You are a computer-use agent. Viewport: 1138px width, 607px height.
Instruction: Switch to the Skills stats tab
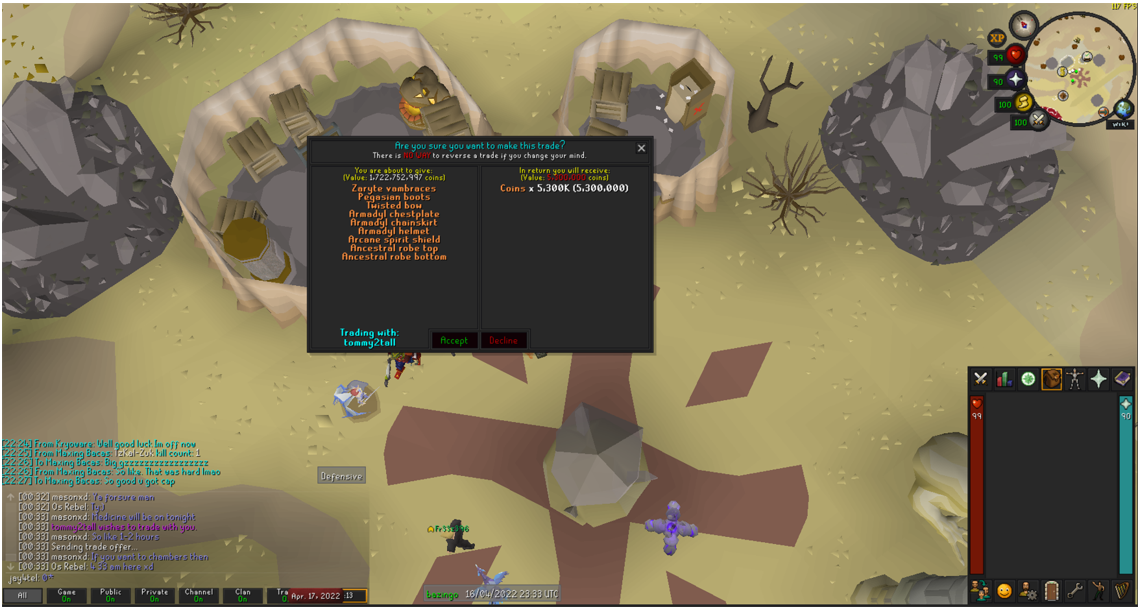pyautogui.click(x=1004, y=379)
